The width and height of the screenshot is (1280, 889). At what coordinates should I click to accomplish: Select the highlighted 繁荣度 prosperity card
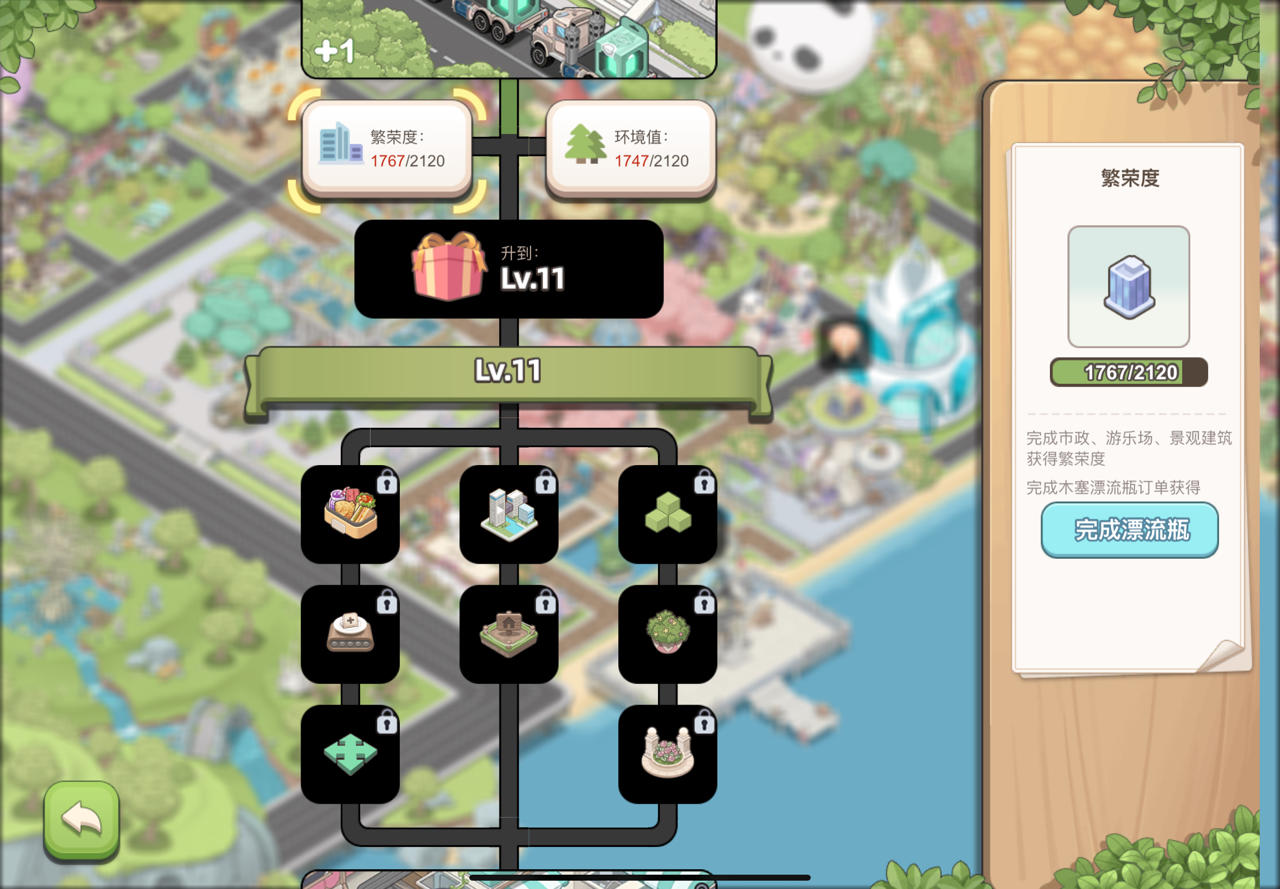[x=388, y=148]
